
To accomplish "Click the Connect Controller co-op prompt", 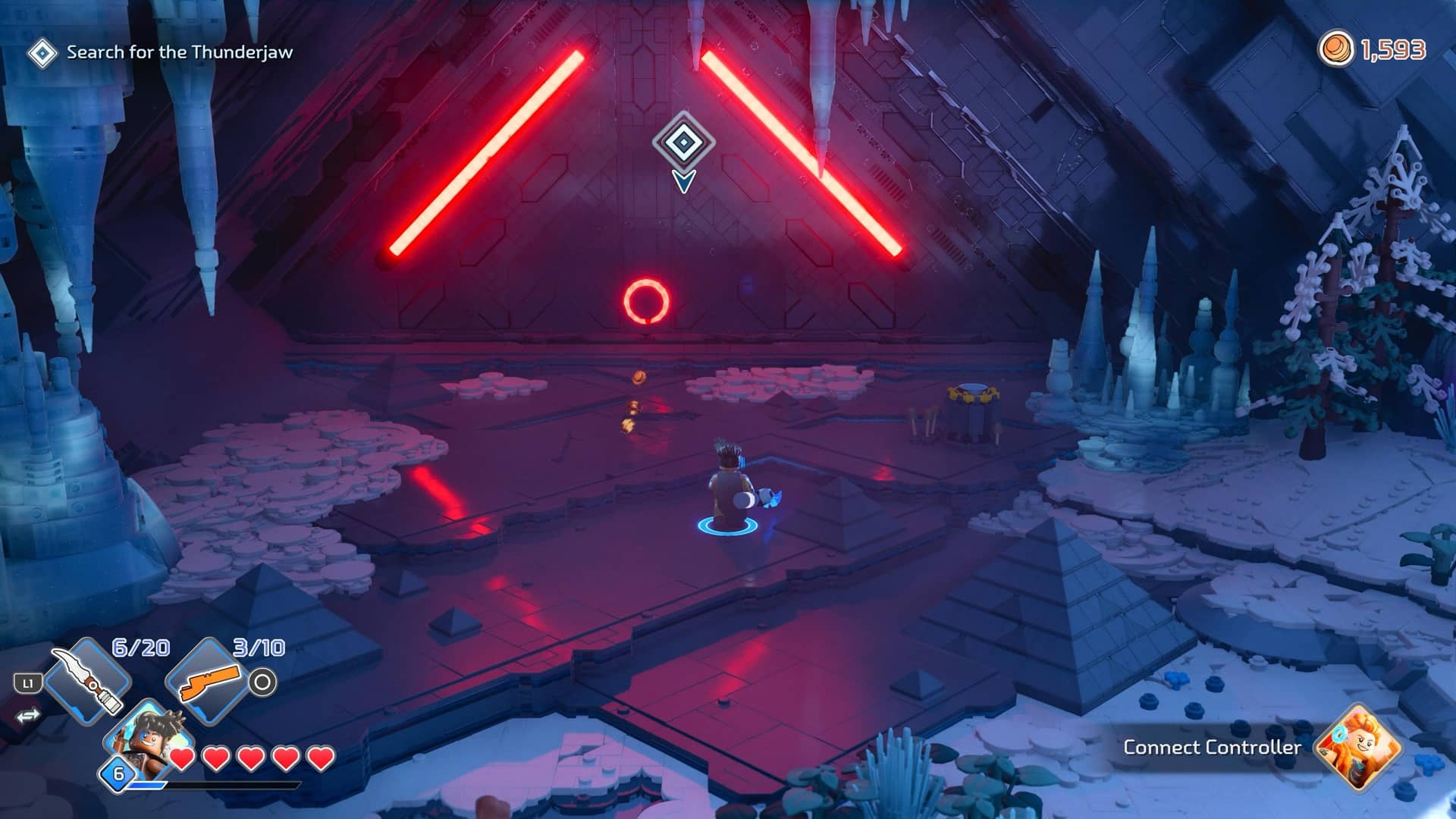I will click(1211, 747).
